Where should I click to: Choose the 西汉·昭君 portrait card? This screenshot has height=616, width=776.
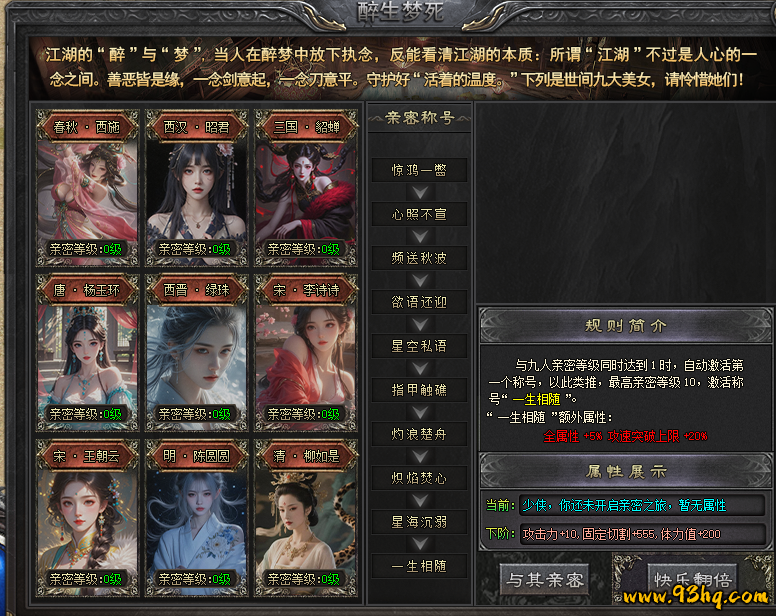point(196,184)
